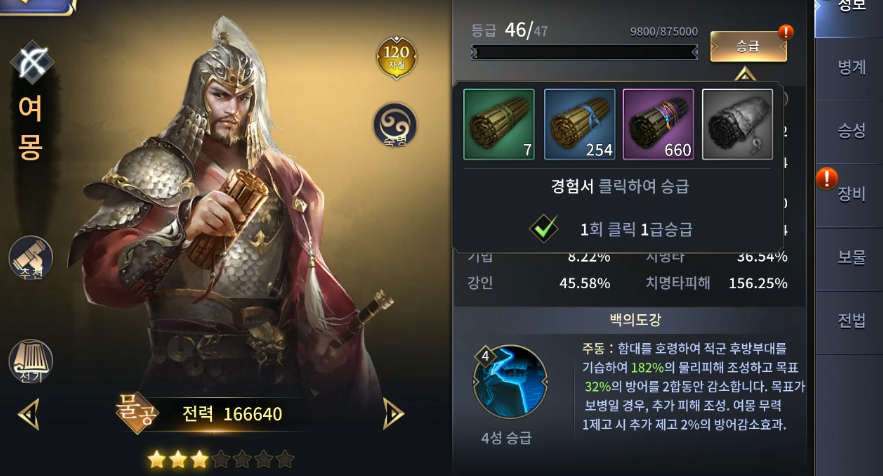This screenshot has width=883, height=476.
Task: View the 전기 biography scroll icon
Action: 31,362
